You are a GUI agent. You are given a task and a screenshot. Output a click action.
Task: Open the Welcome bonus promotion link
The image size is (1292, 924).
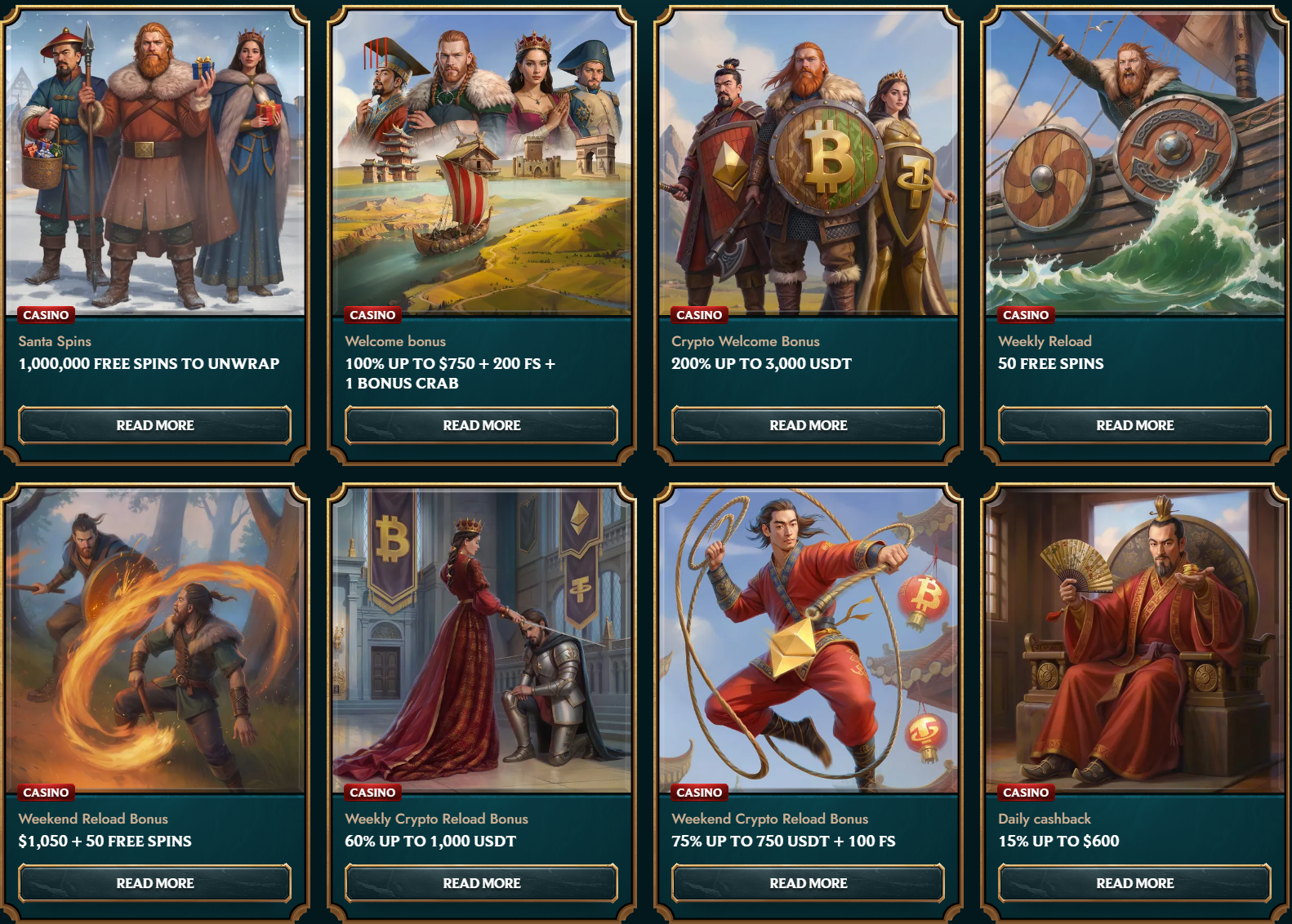[396, 341]
